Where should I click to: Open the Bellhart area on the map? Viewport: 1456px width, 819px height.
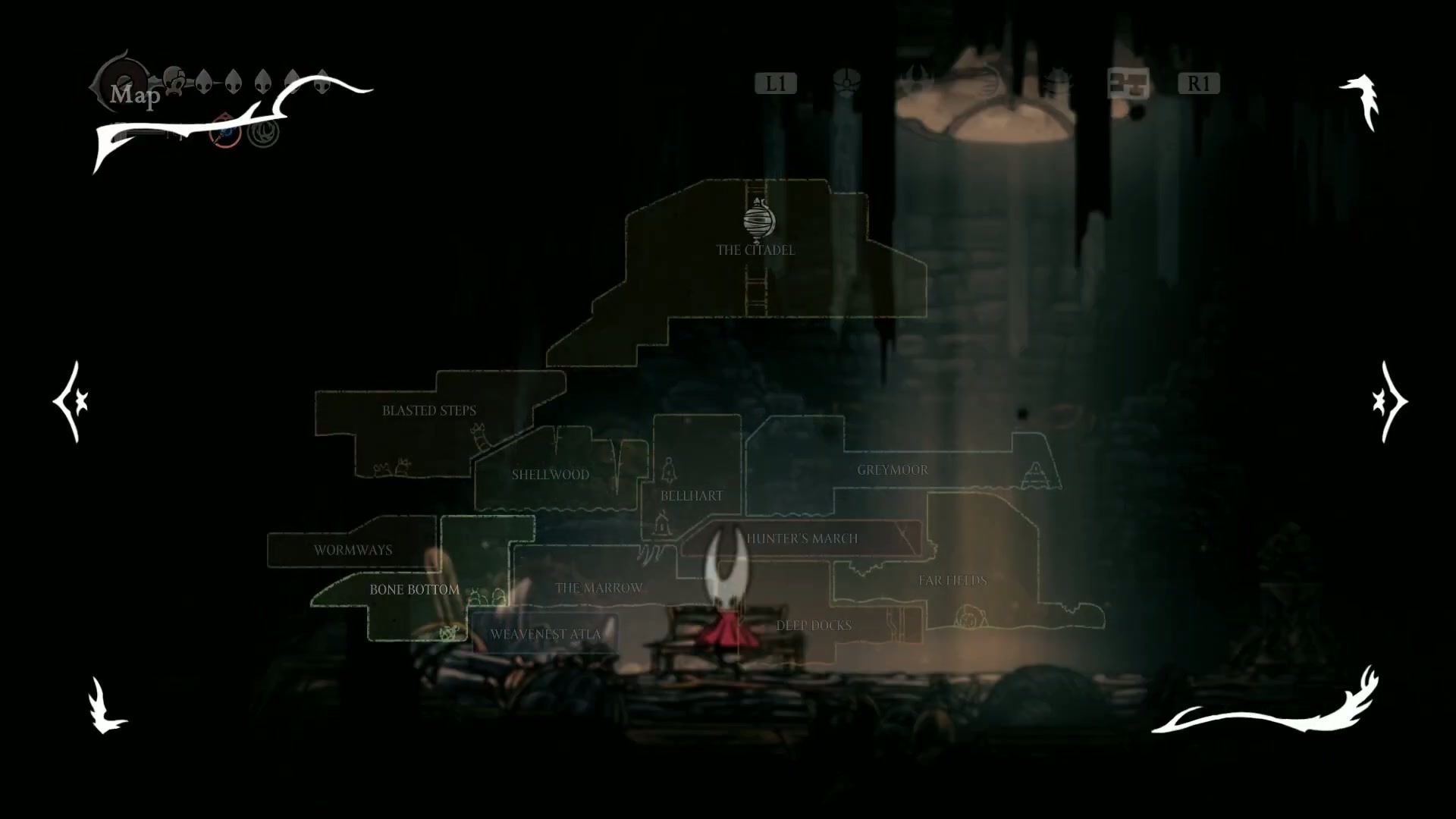(x=691, y=496)
